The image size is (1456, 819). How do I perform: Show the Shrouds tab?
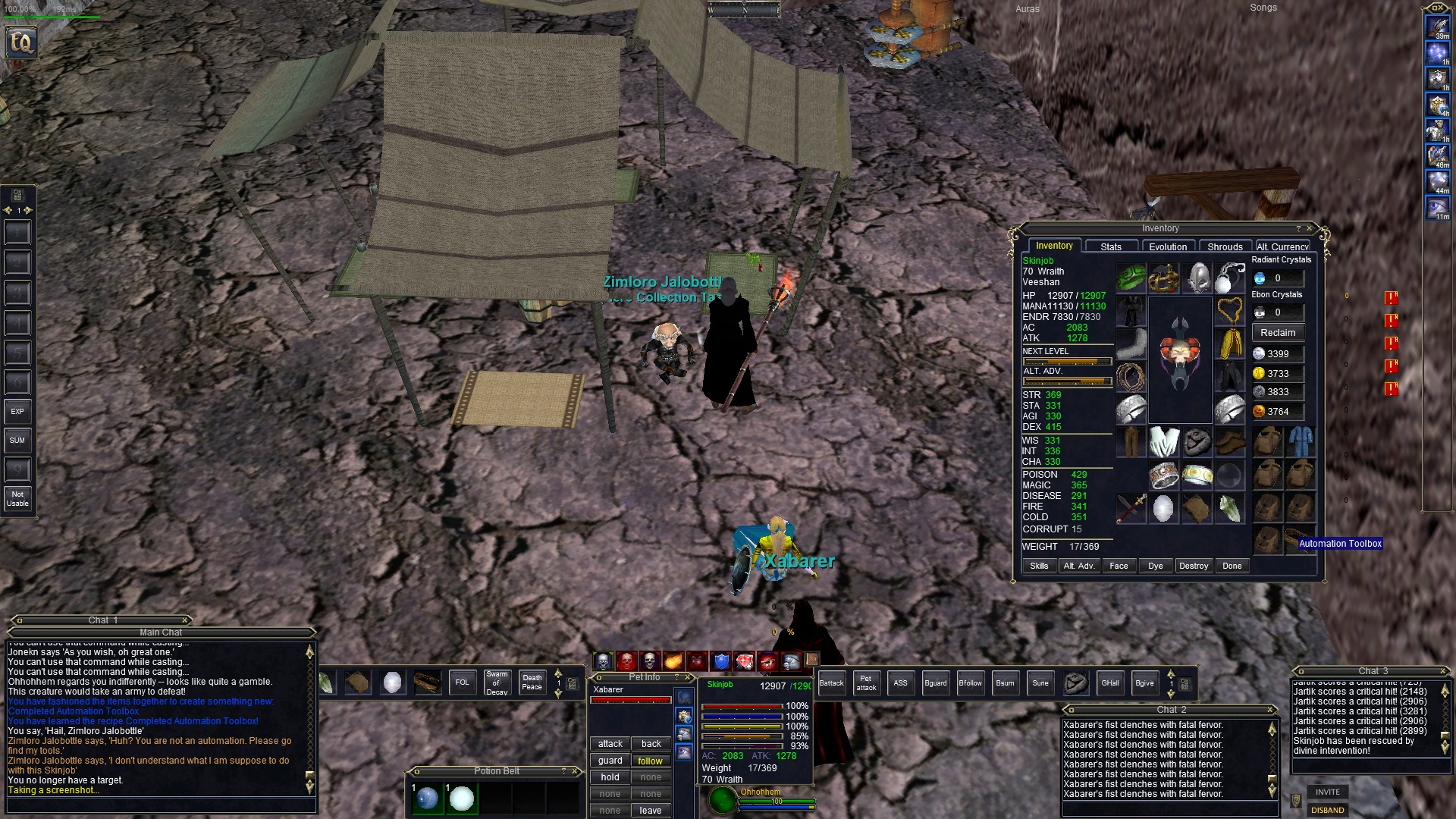1225,246
